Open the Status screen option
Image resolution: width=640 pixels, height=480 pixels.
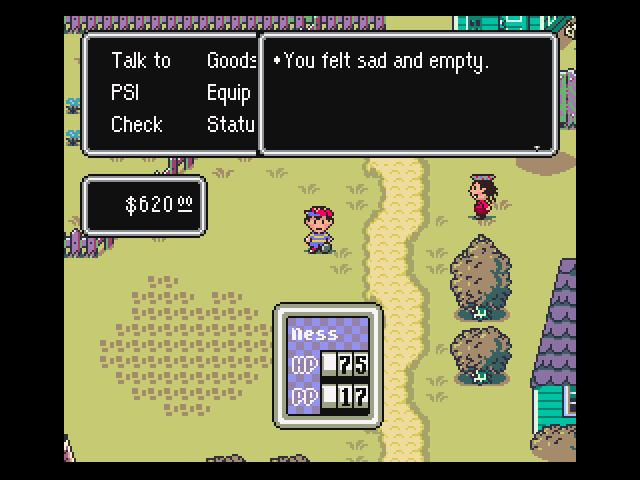231,125
